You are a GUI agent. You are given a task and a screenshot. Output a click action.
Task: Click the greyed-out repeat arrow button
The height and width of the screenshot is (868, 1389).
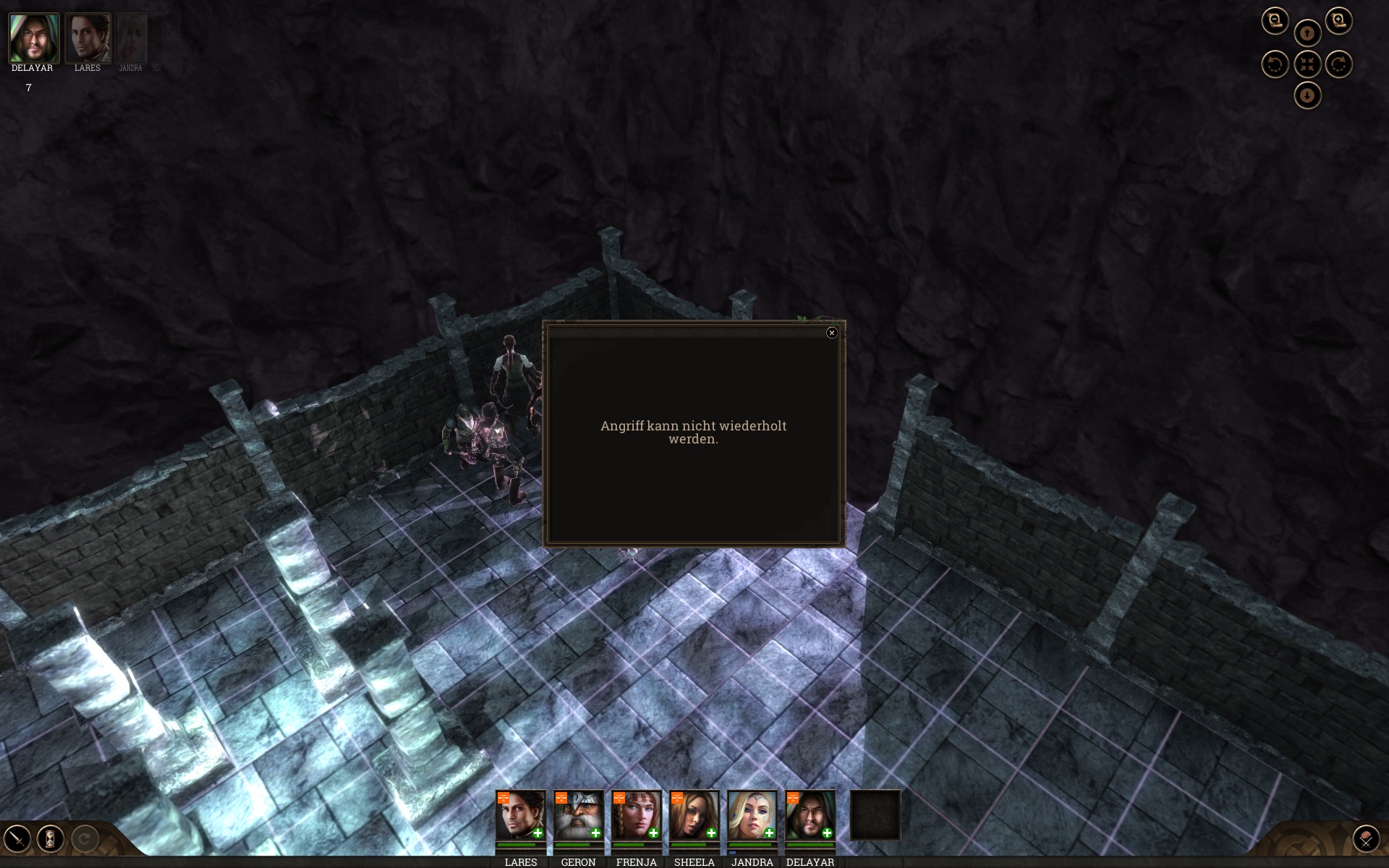[85, 839]
